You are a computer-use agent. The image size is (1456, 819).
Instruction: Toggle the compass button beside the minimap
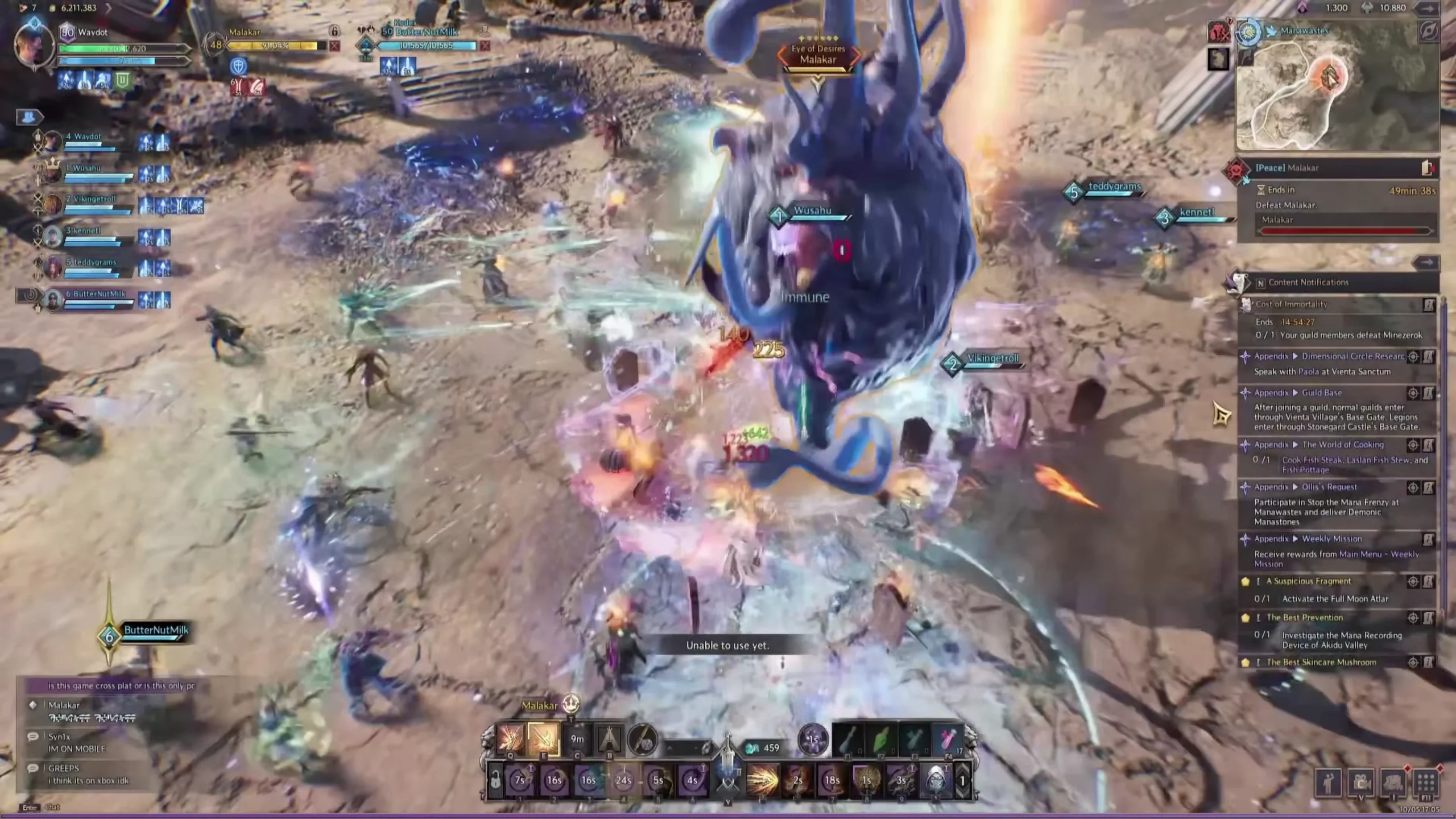(x=1428, y=31)
